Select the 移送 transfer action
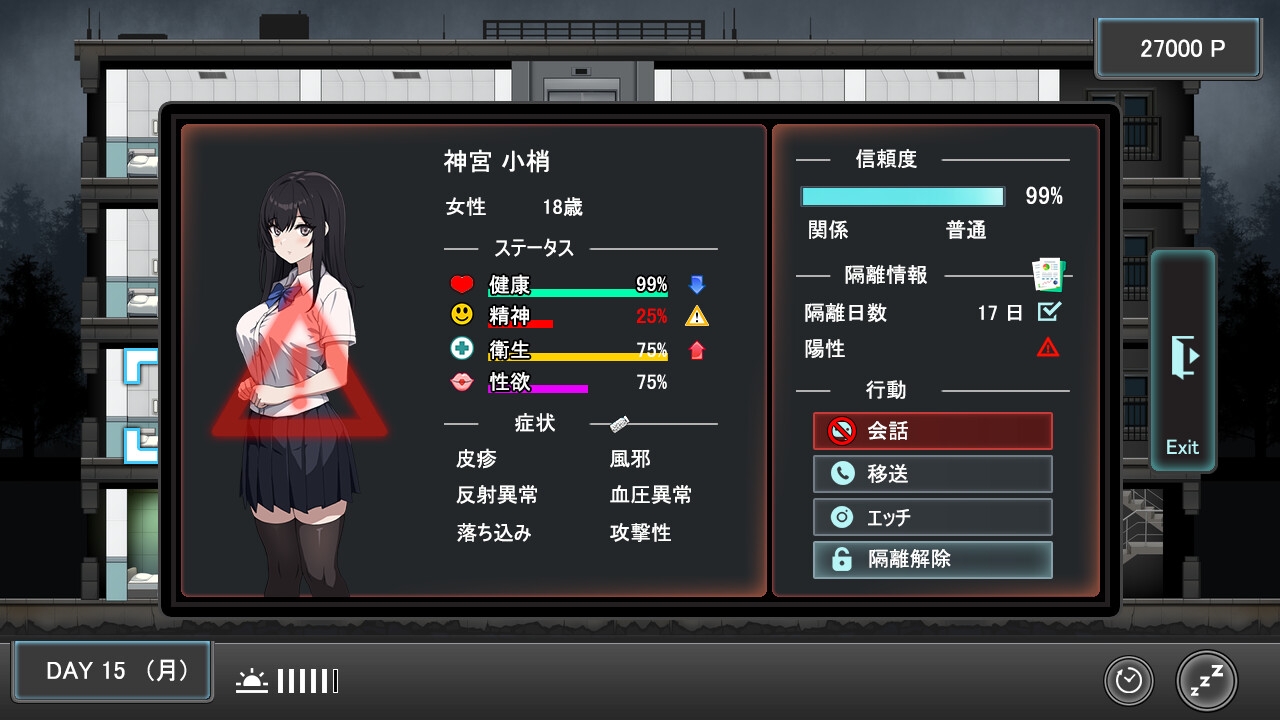This screenshot has width=1280, height=720. click(932, 474)
